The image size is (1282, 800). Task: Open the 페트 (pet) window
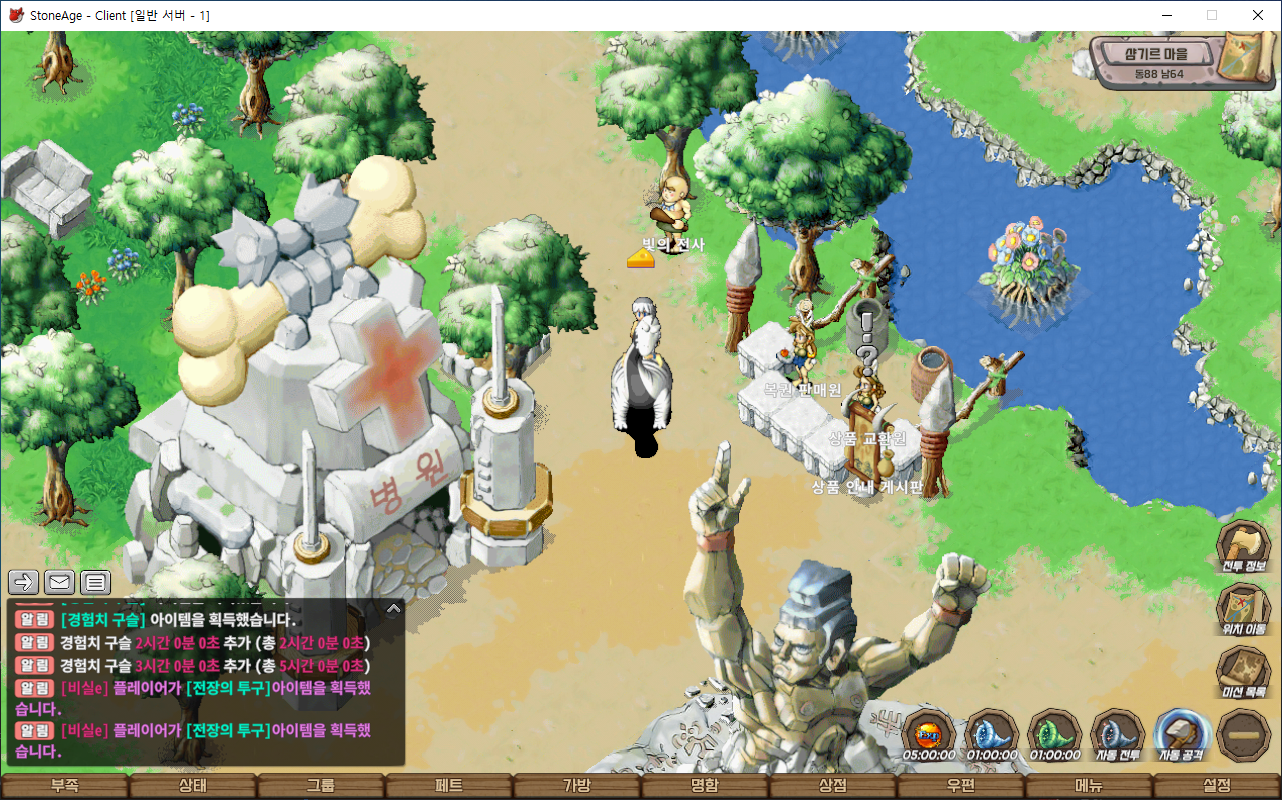coord(448,786)
